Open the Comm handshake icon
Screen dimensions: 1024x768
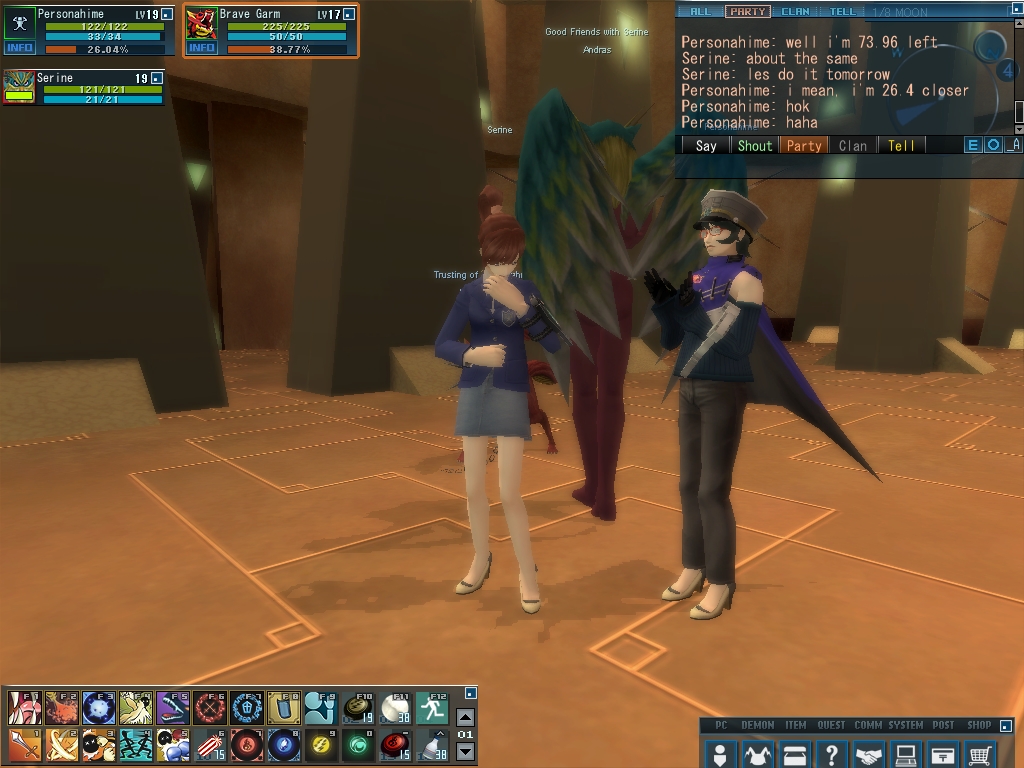tap(869, 753)
